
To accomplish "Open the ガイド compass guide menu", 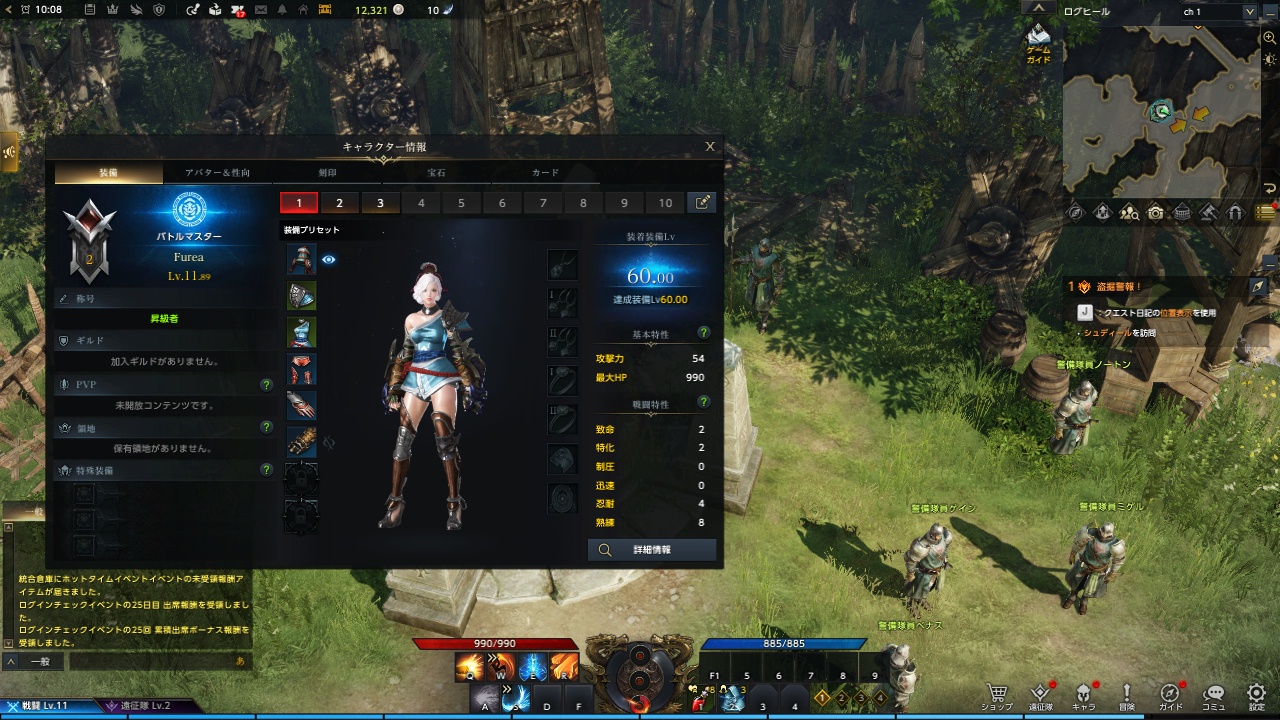I will tap(1168, 692).
